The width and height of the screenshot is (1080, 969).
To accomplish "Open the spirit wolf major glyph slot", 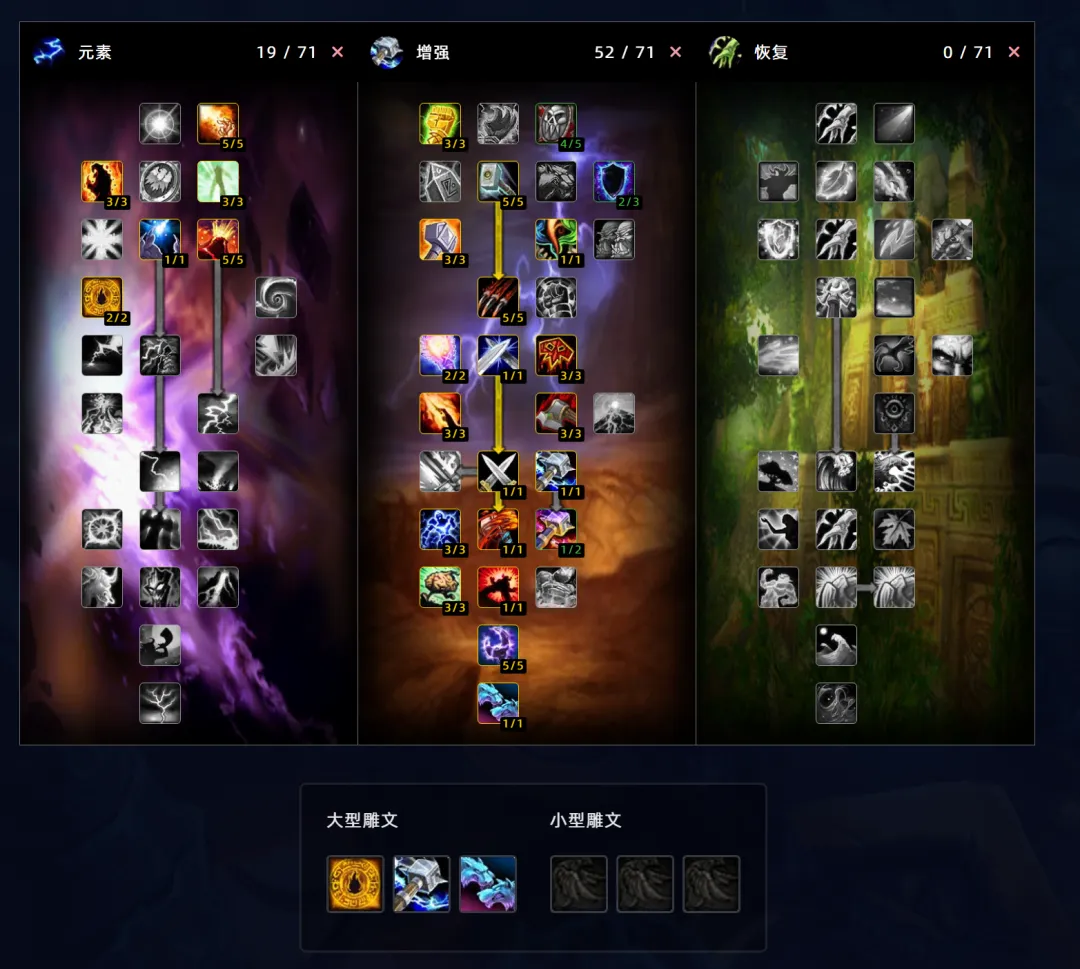I will 488,884.
